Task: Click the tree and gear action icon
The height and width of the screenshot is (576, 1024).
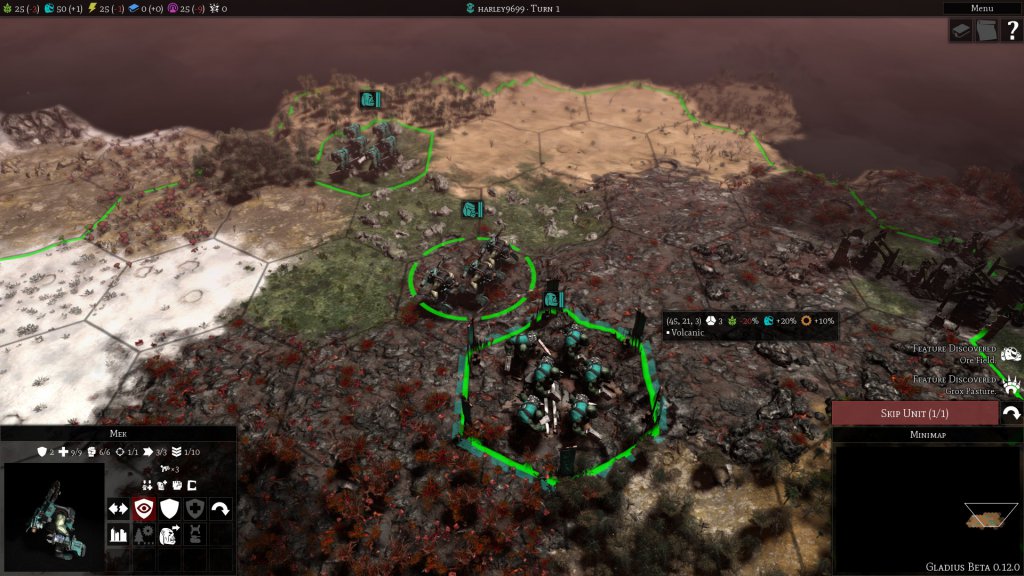Action: point(144,534)
